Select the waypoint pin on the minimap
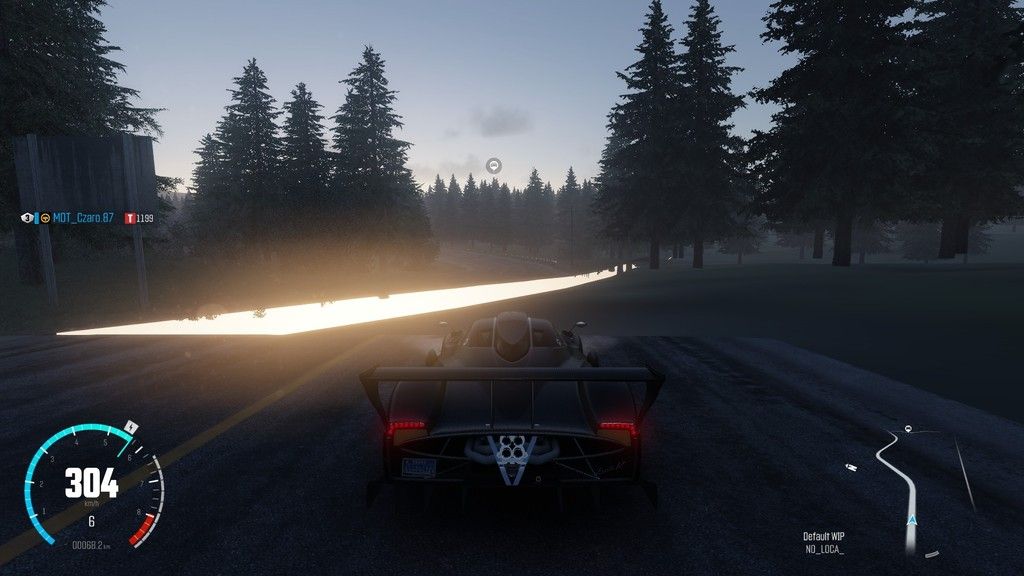 pos(907,429)
